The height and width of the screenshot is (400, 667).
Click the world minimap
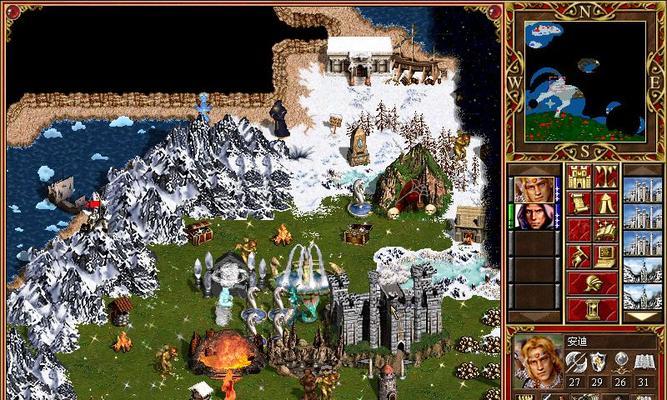click(x=581, y=80)
